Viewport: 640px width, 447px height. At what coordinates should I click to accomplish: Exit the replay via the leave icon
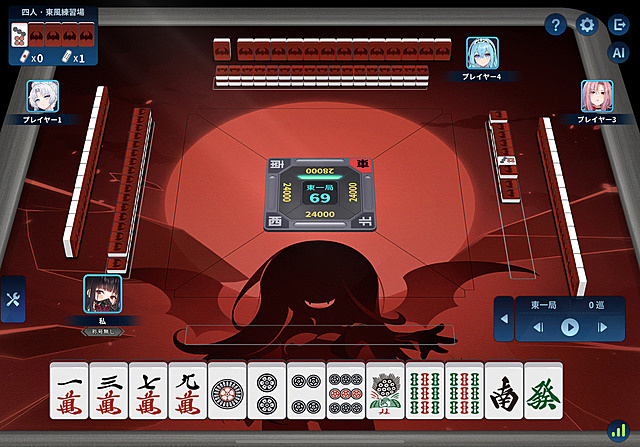pyautogui.click(x=618, y=26)
